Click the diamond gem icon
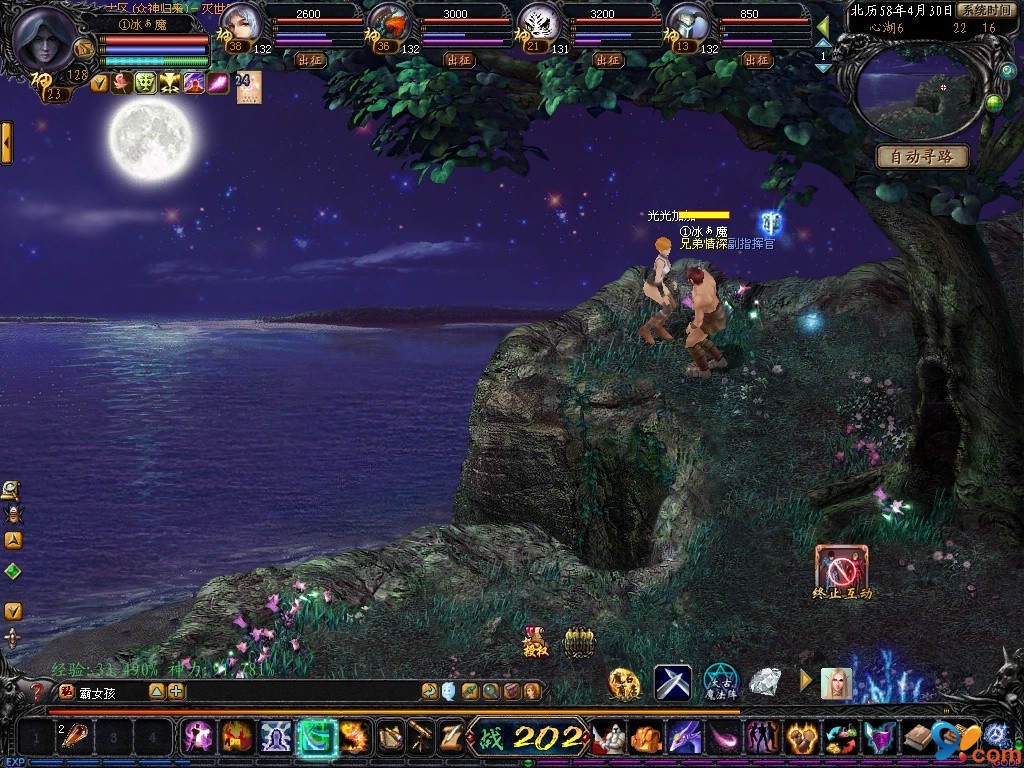 (766, 683)
